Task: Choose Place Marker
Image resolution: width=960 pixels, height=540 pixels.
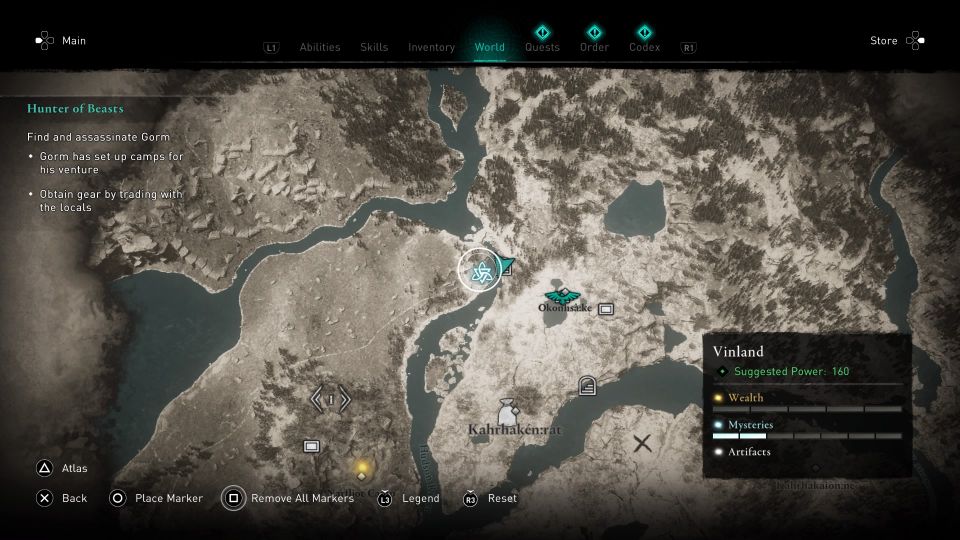Action: click(x=156, y=498)
